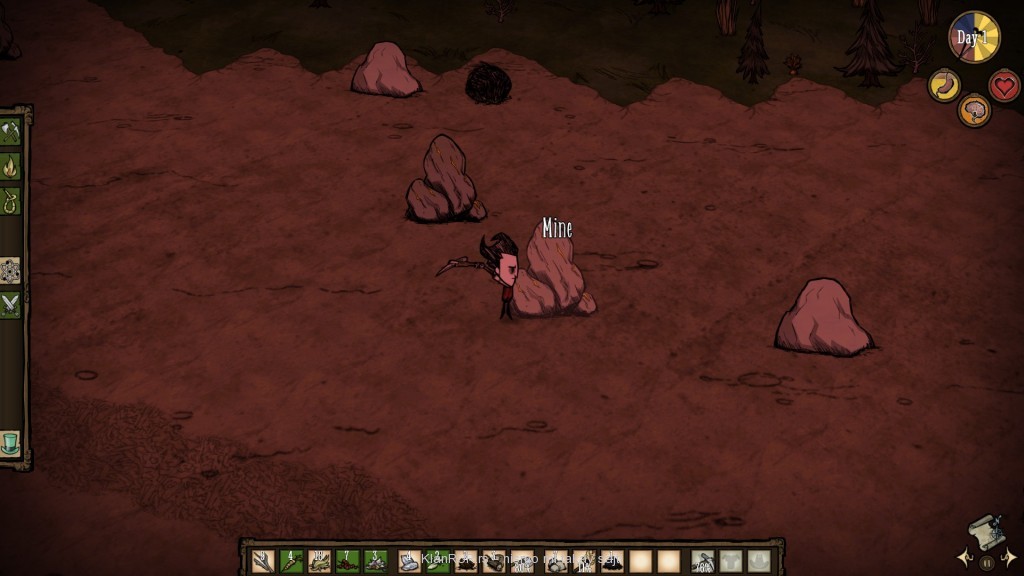Rotate camera with the right arrow button
This screenshot has width=1024, height=576.
(1008, 558)
